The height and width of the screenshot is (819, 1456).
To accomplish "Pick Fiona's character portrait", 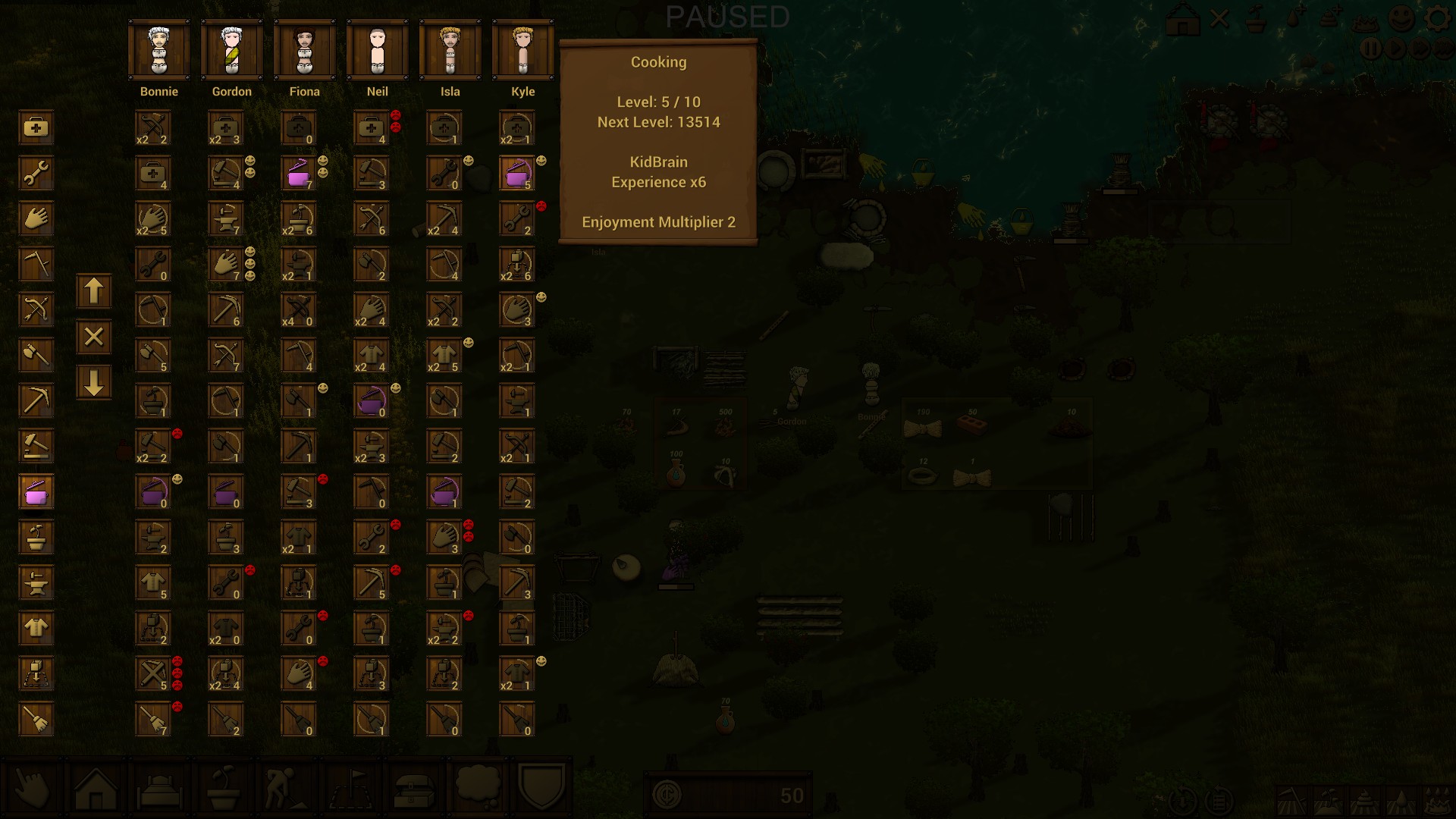I will click(x=304, y=51).
